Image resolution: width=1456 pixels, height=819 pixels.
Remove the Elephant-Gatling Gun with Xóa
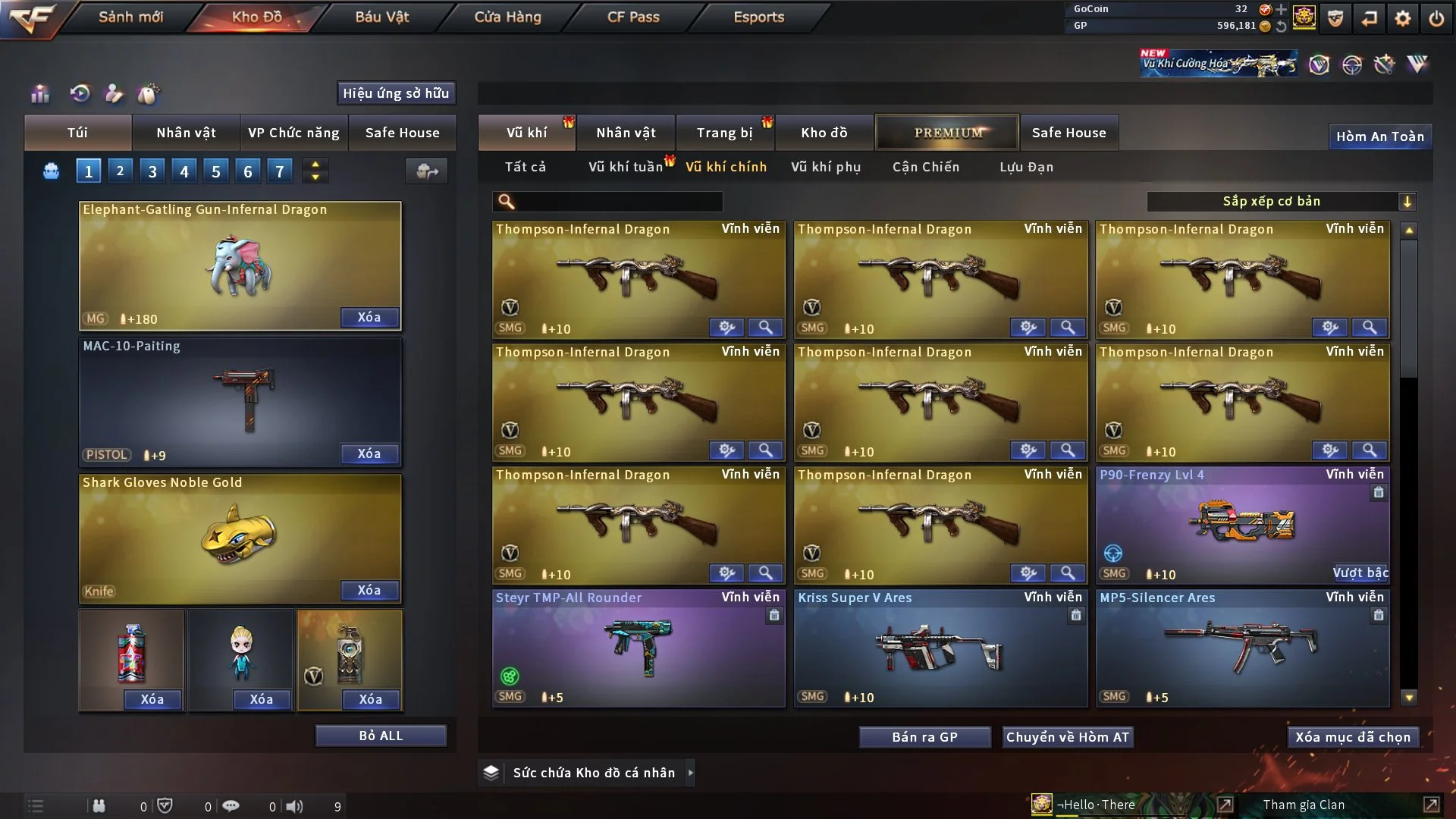[369, 318]
